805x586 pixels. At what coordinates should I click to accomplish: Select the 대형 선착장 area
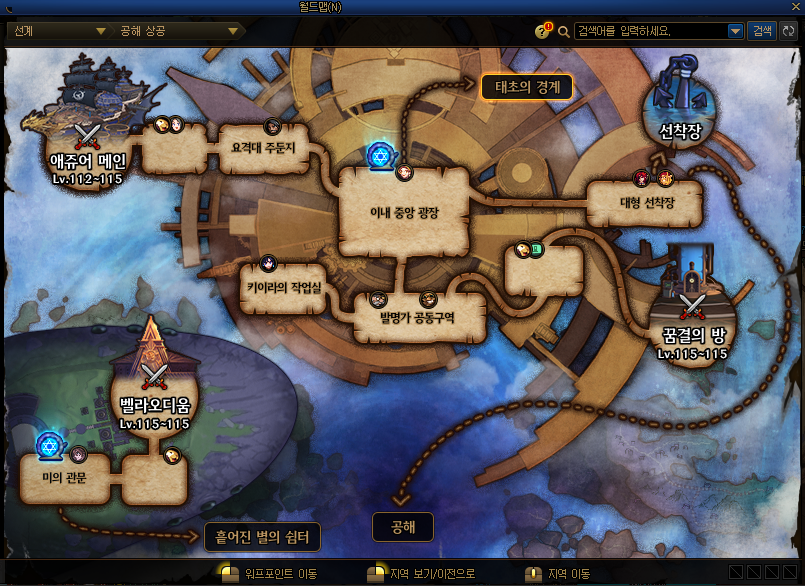(x=644, y=203)
